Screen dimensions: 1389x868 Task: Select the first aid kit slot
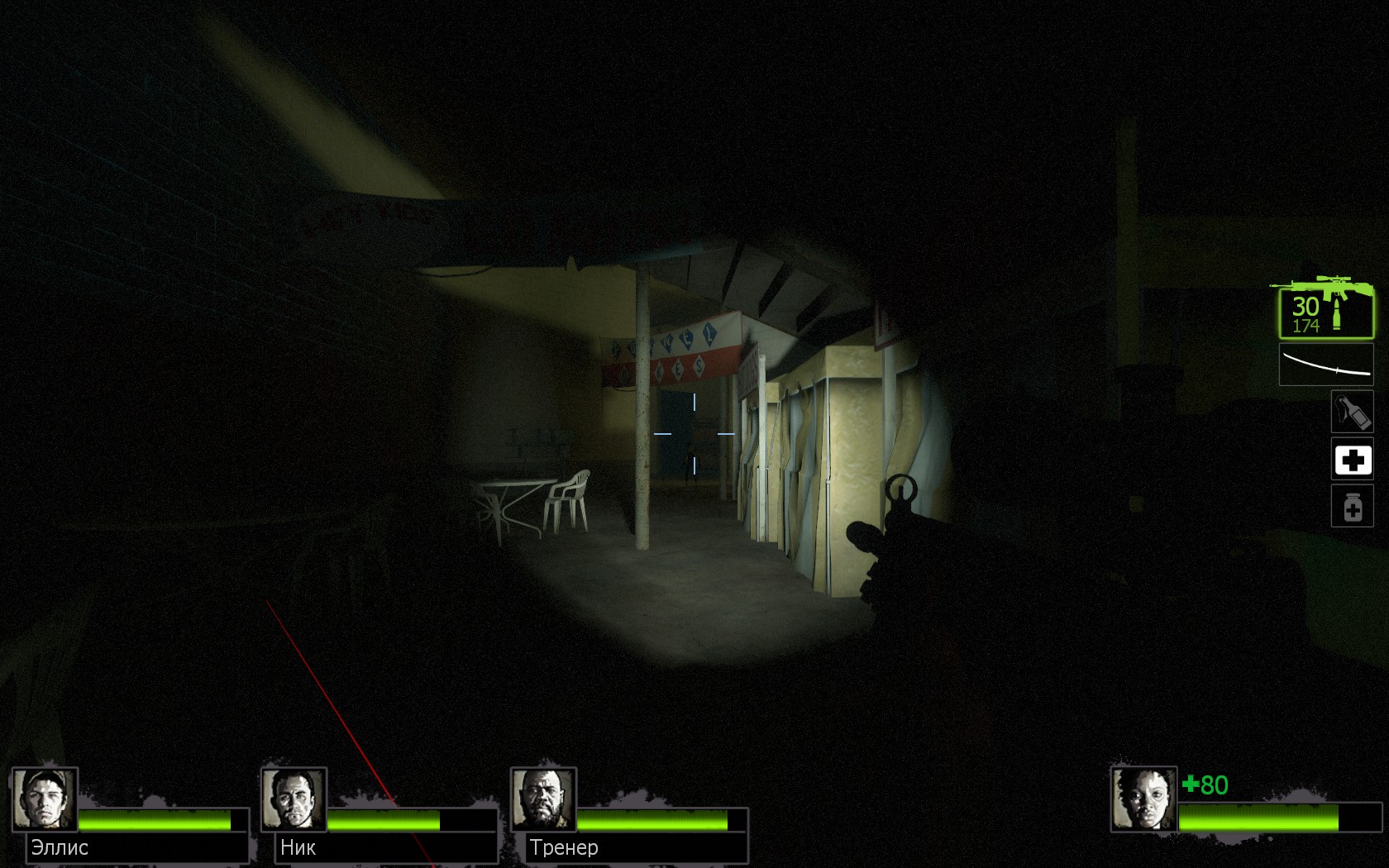[x=1352, y=460]
